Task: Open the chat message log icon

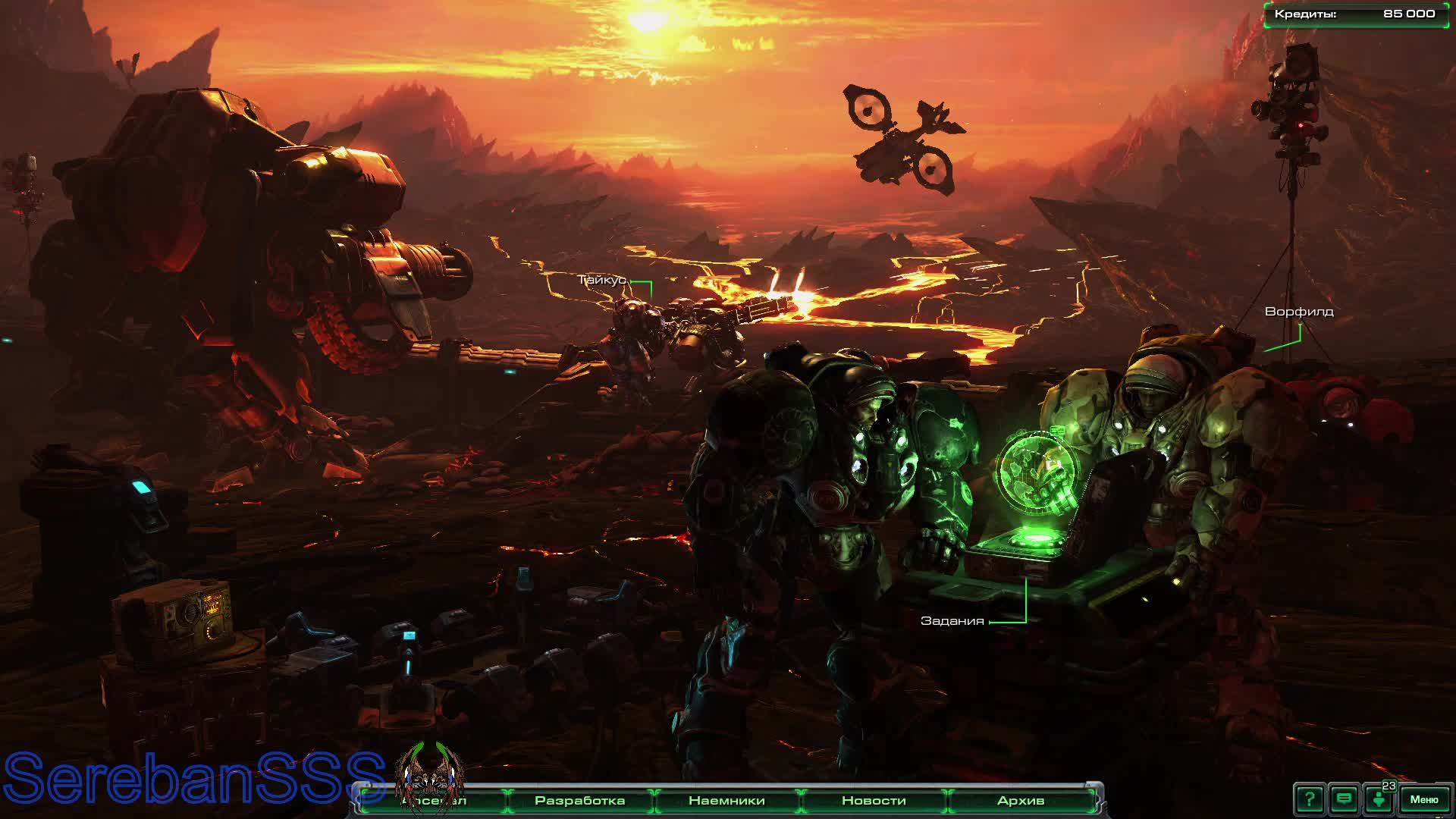Action: (x=1344, y=799)
